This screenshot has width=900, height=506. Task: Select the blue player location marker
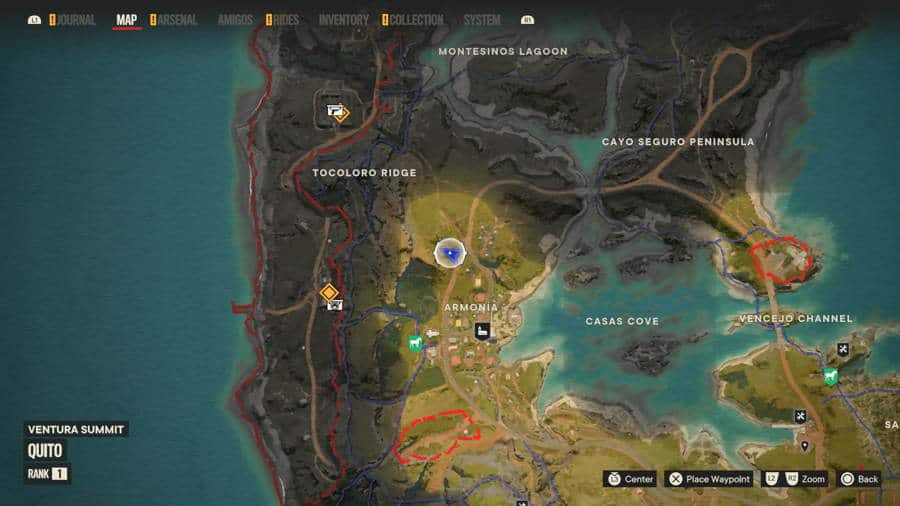tap(451, 254)
